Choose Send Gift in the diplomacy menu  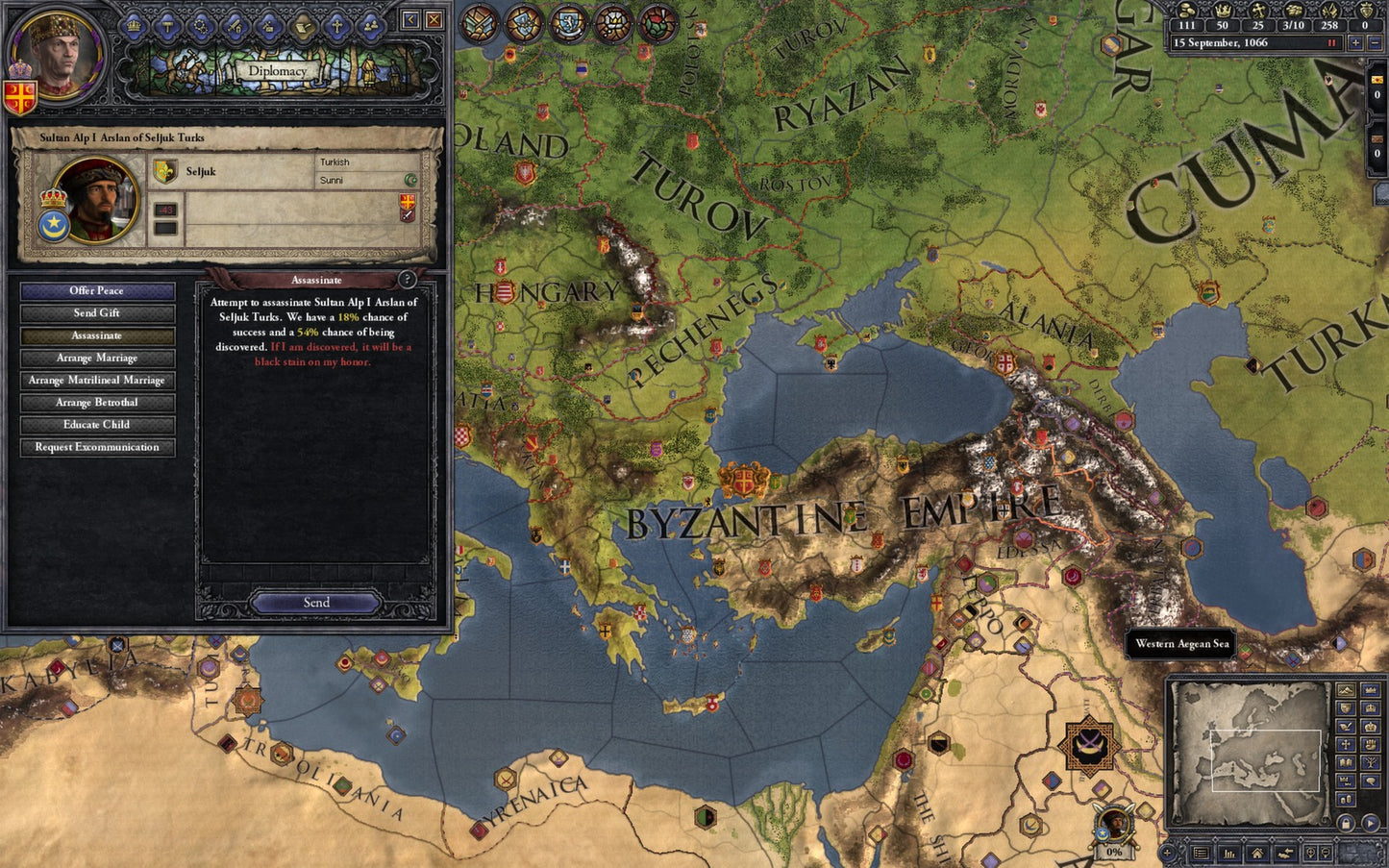click(95, 312)
